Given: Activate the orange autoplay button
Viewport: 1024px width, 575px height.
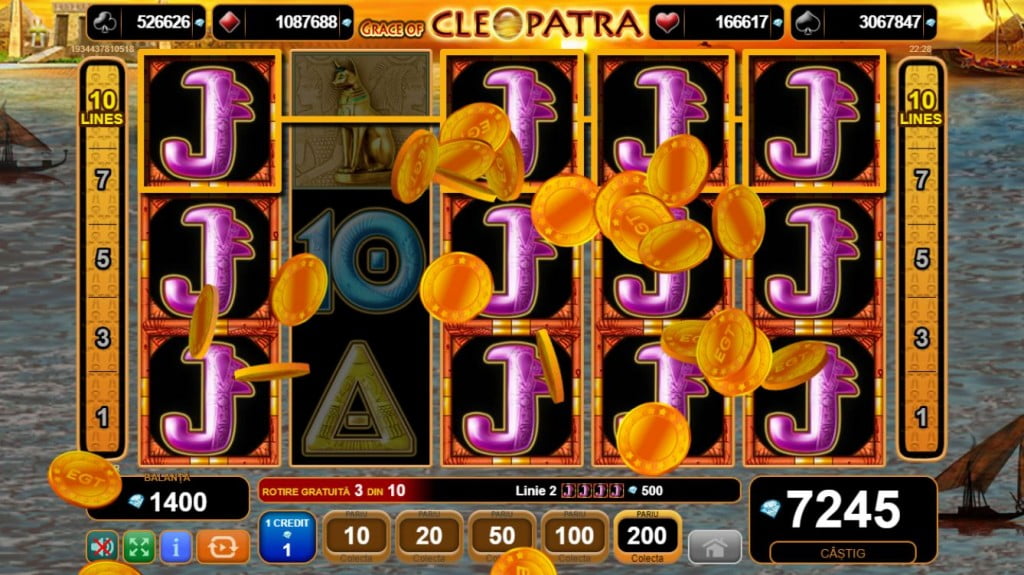Looking at the screenshot, I should pos(222,546).
